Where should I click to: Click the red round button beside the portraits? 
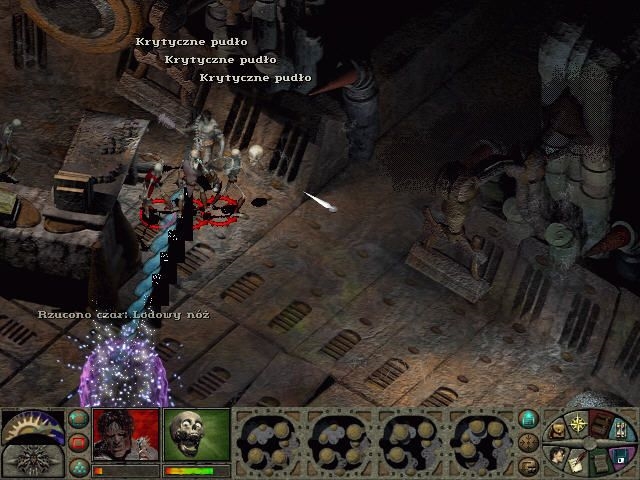78,443
